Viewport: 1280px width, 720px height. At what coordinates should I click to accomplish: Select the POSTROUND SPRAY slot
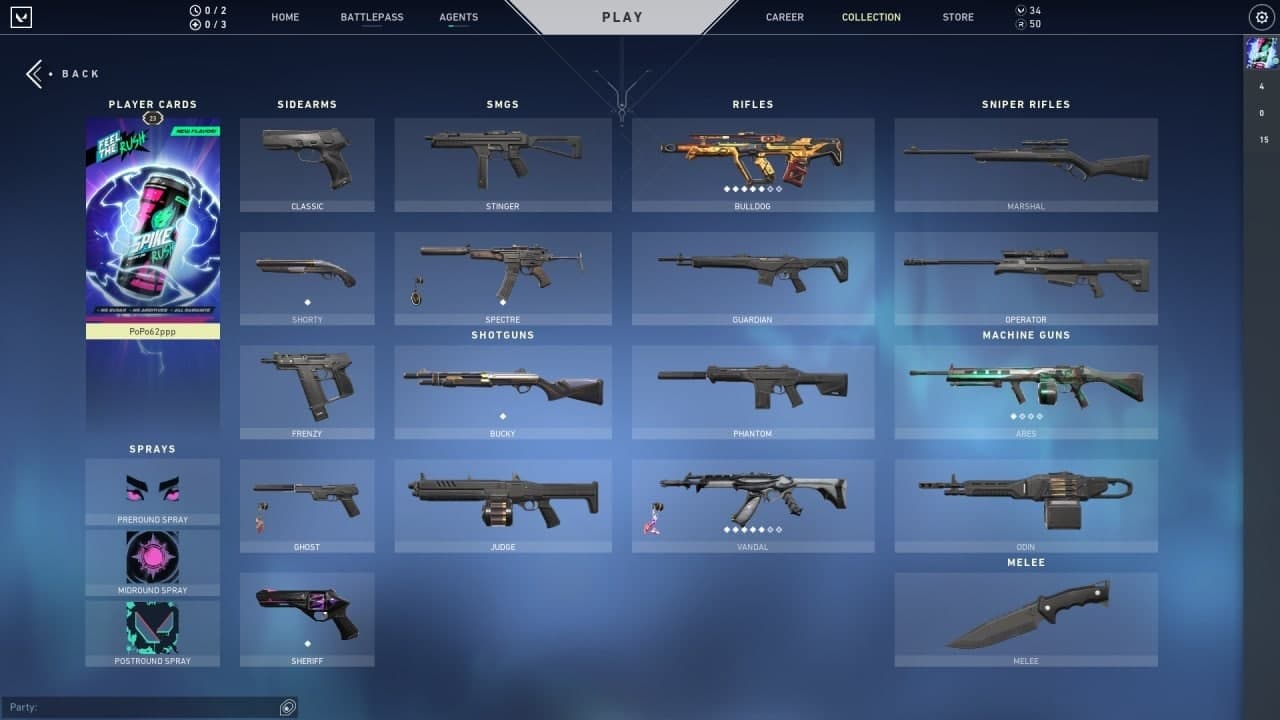point(152,628)
